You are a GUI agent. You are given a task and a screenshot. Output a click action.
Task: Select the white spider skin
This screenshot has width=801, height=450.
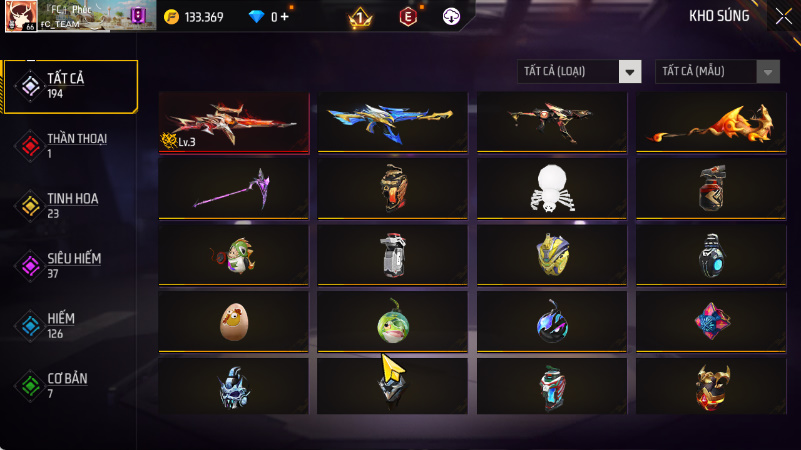tap(552, 187)
